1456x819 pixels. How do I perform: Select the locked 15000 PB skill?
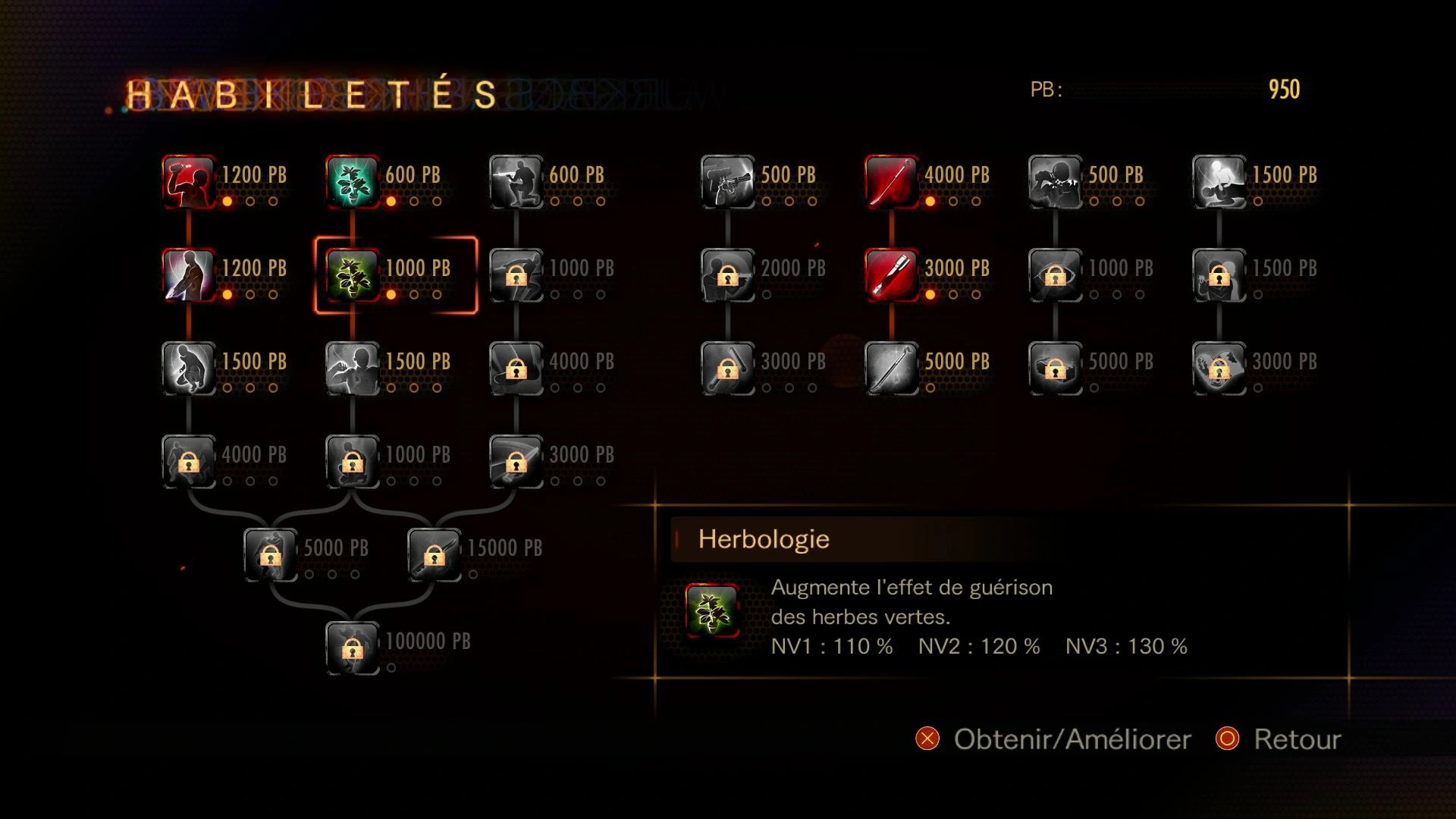pos(435,555)
